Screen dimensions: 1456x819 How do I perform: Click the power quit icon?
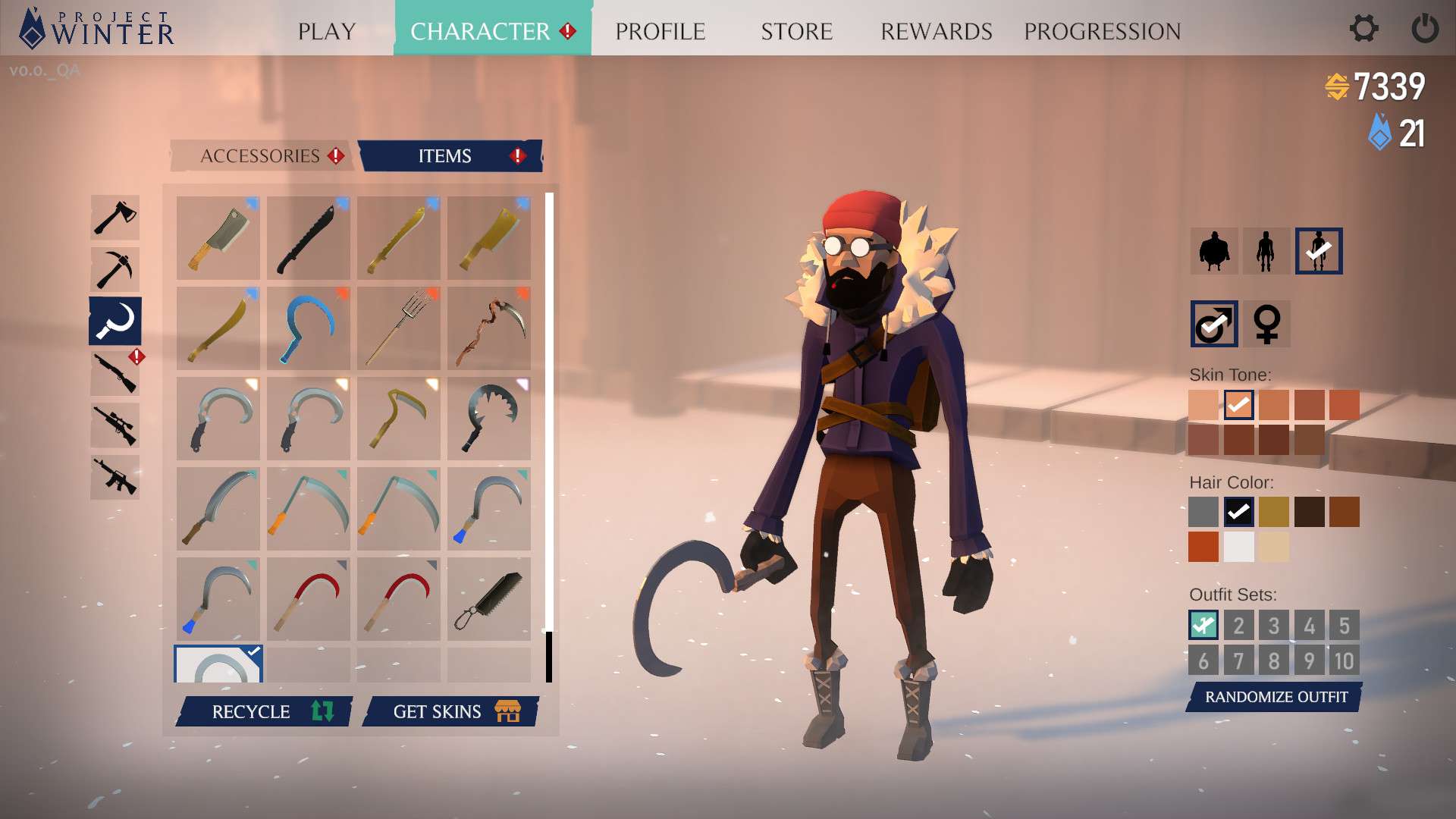[x=1424, y=30]
